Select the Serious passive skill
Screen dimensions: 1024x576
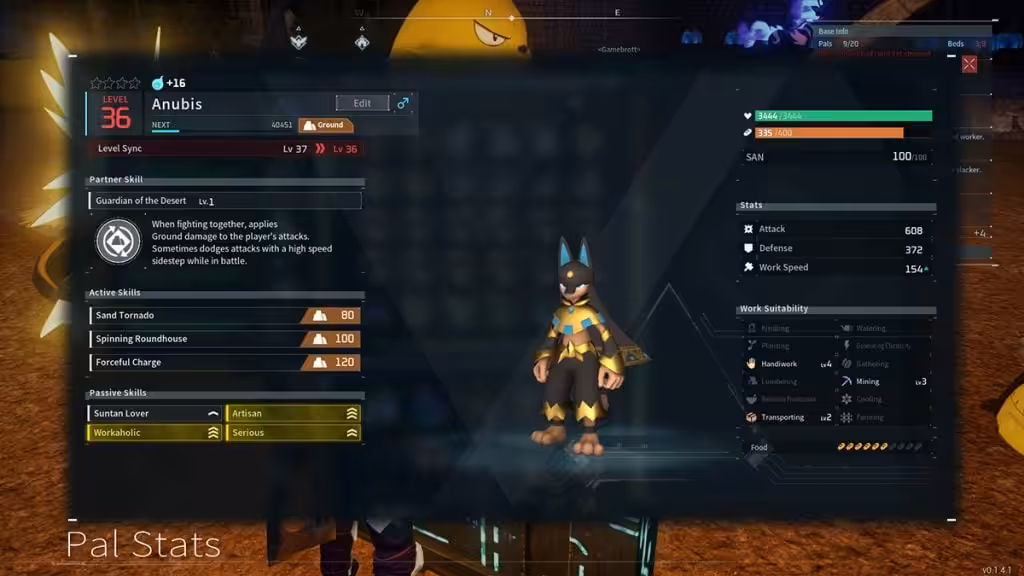[293, 433]
